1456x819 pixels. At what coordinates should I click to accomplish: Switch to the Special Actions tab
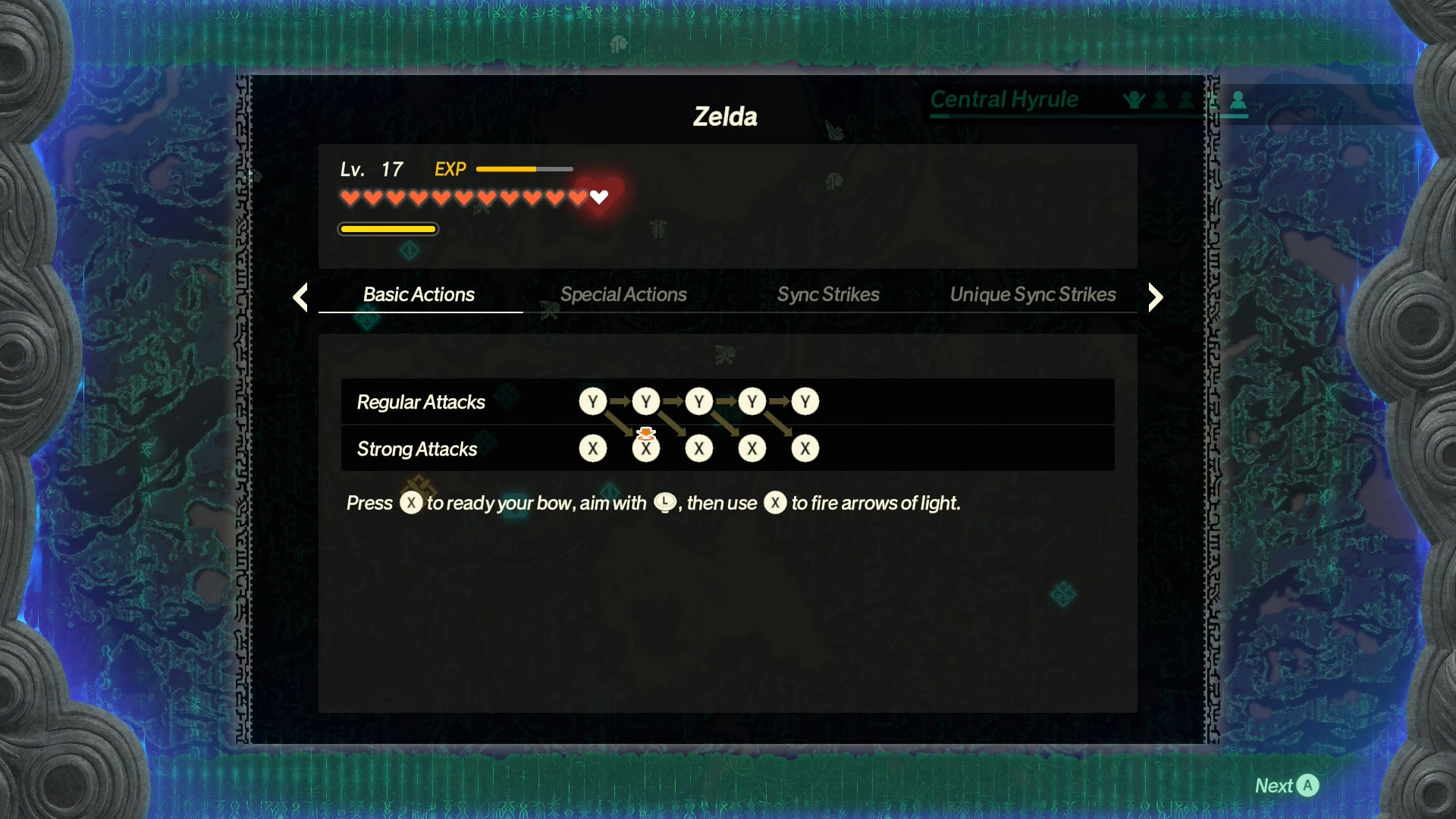pyautogui.click(x=623, y=295)
